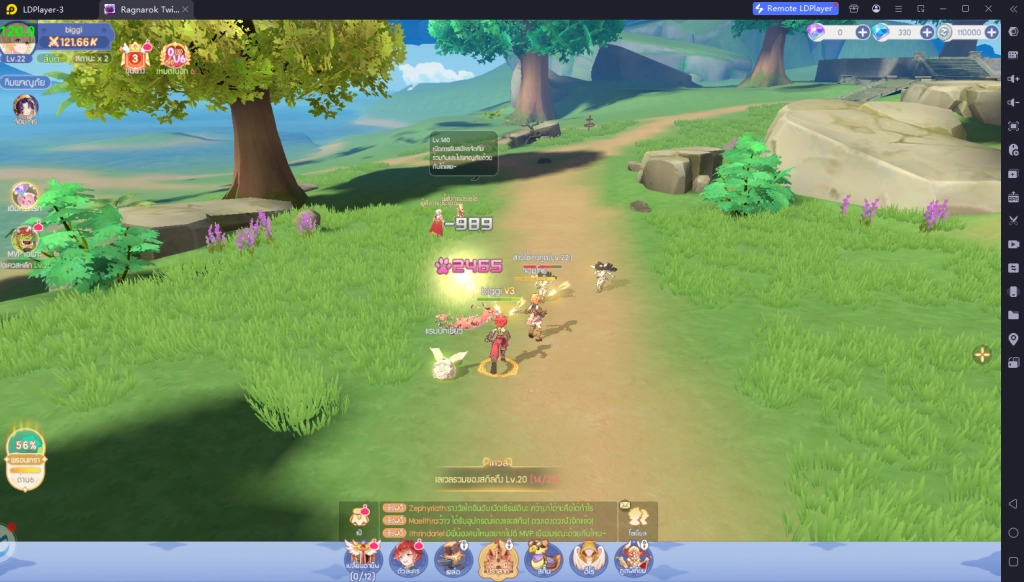Add purple diamonds with the plus button
Screen dimensions: 1024x582
pyautogui.click(x=863, y=32)
